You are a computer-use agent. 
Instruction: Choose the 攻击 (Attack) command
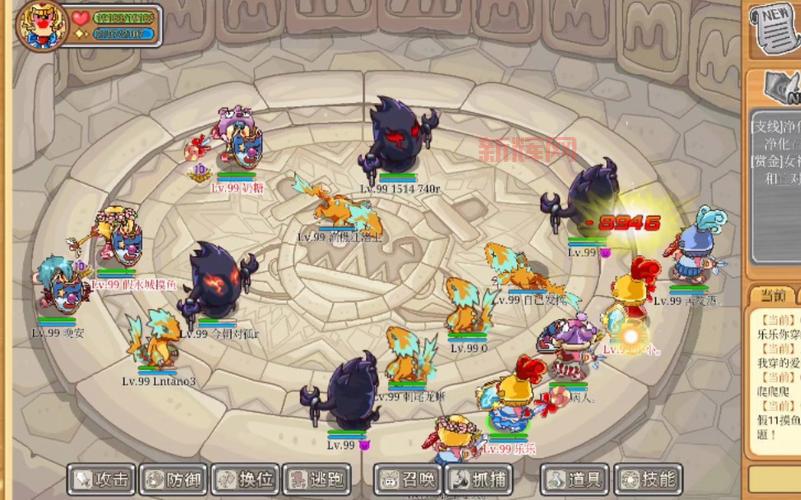[x=101, y=479]
